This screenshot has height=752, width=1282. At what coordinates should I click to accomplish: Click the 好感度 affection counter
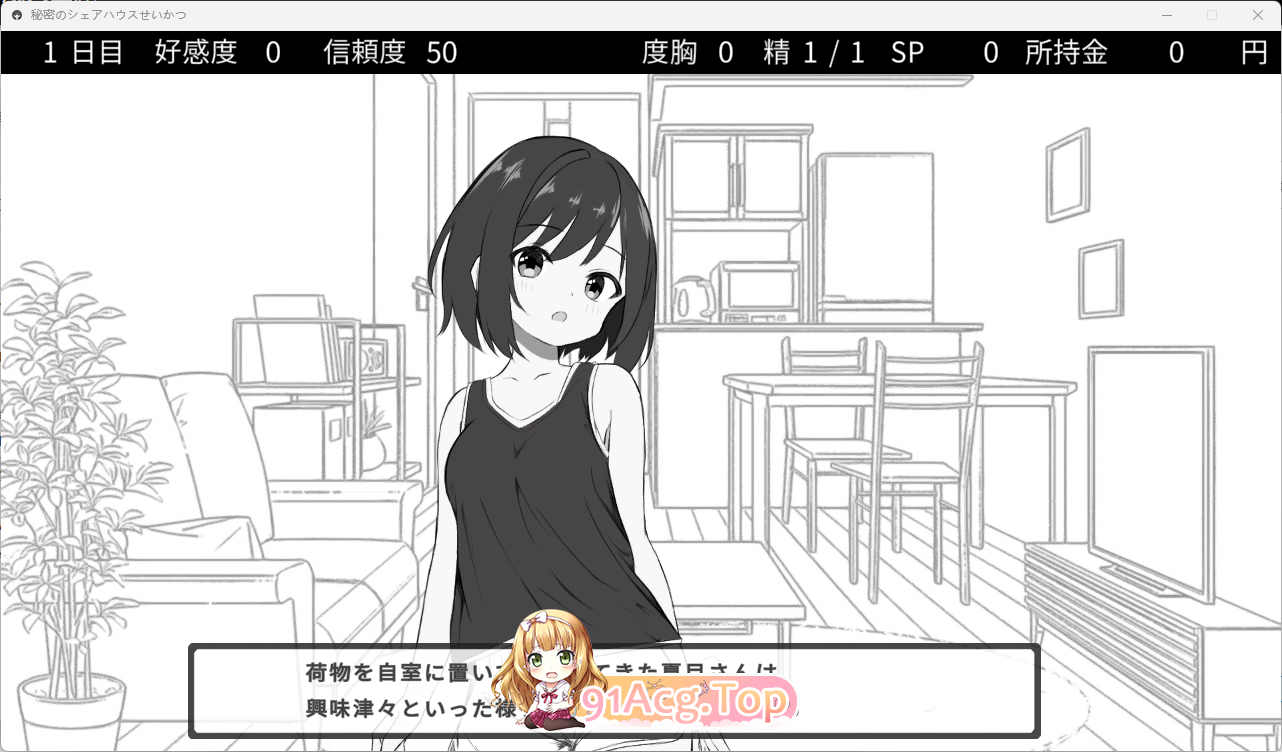[x=196, y=52]
